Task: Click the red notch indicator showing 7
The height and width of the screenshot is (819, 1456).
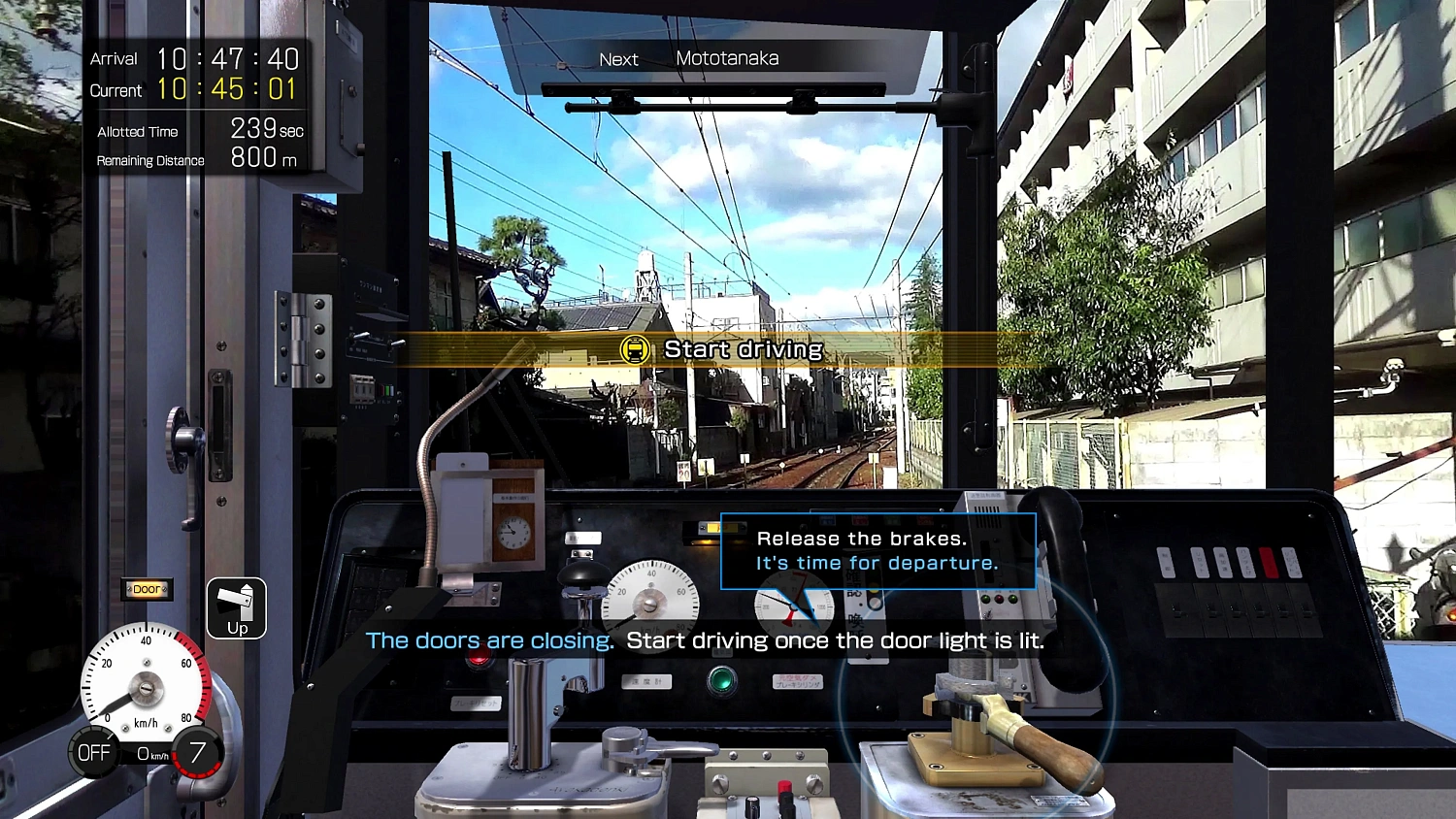Action: pos(198,750)
